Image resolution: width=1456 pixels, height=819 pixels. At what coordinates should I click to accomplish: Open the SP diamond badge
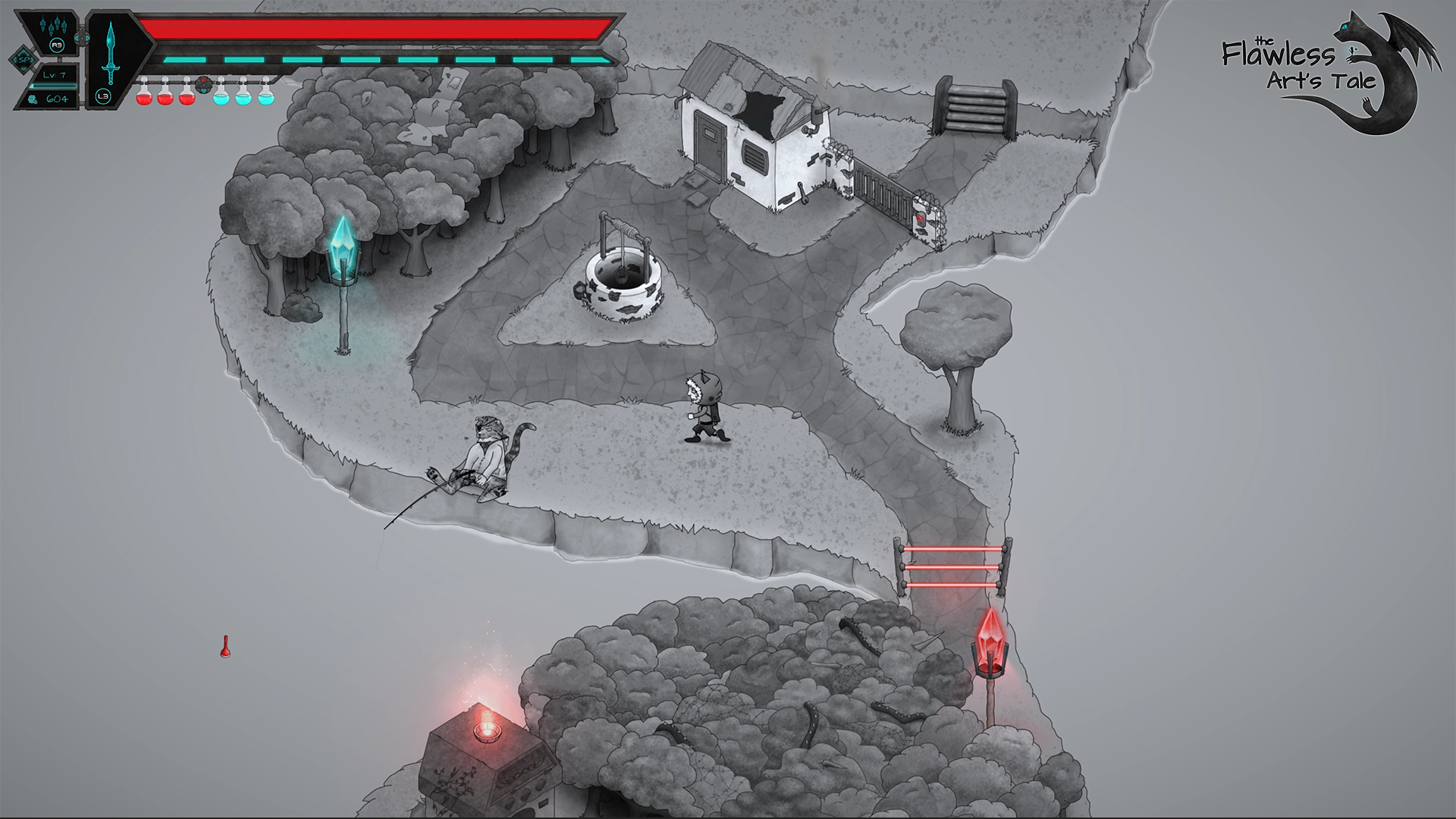[24, 59]
